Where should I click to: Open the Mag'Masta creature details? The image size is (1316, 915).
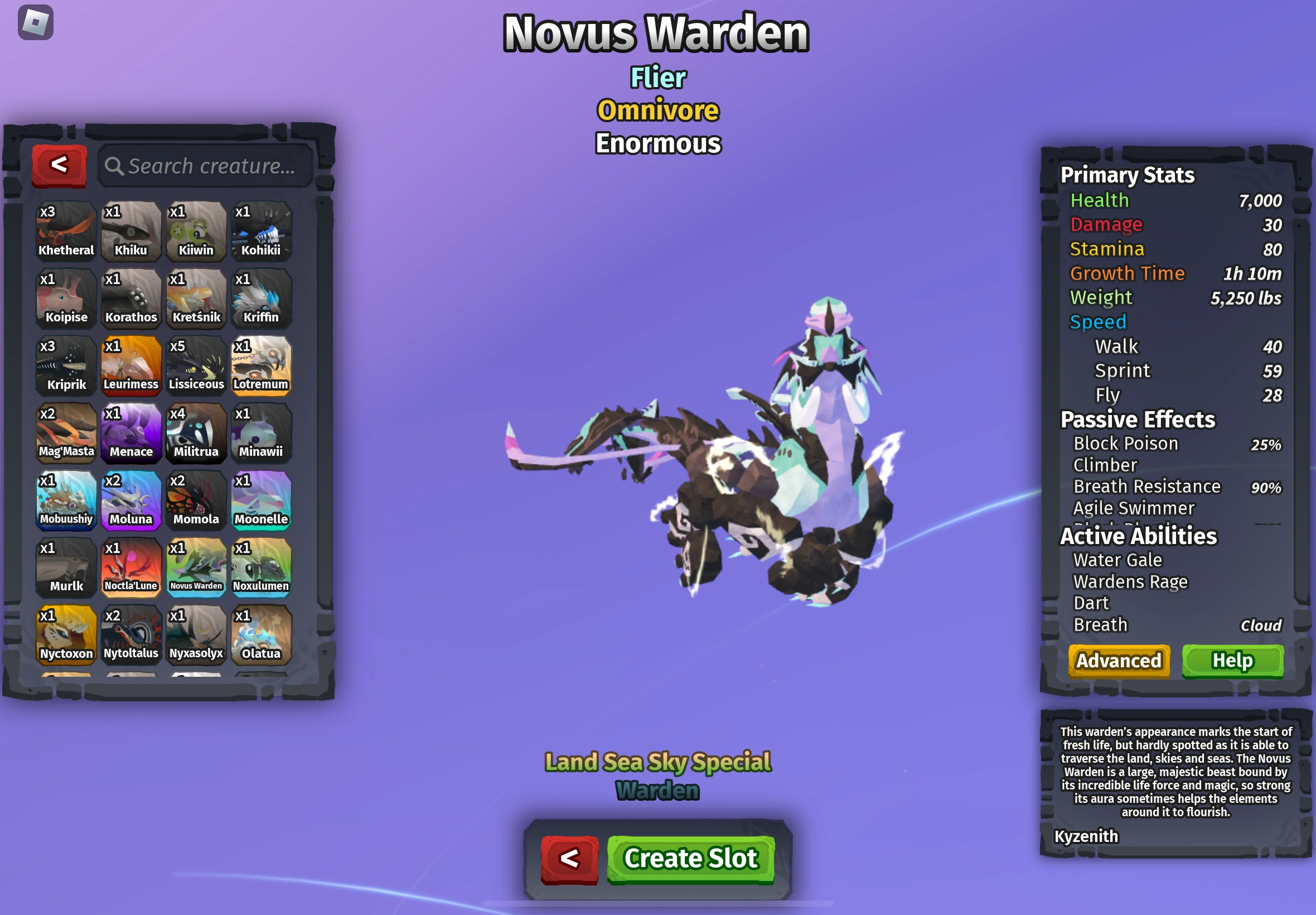65,432
